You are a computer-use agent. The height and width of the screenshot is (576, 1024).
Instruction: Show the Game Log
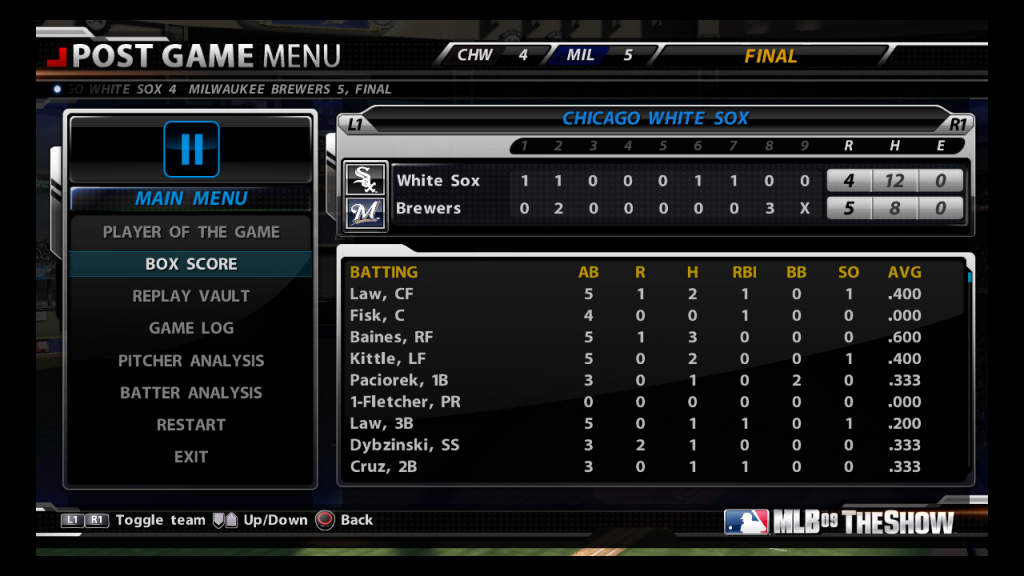[191, 328]
